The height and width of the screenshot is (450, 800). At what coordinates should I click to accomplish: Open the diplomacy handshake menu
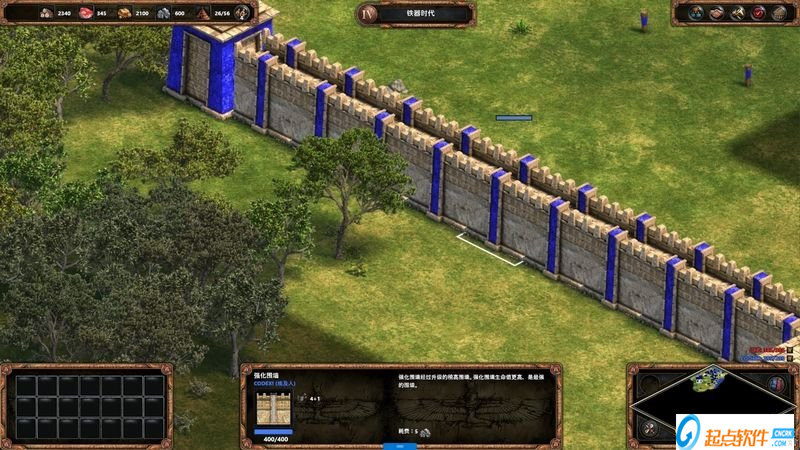716,13
